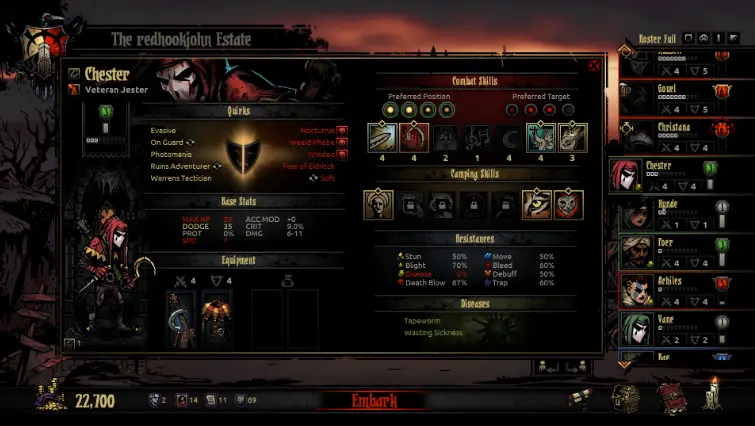Select the blade combat skill icon
755x426 pixels.
[x=381, y=137]
